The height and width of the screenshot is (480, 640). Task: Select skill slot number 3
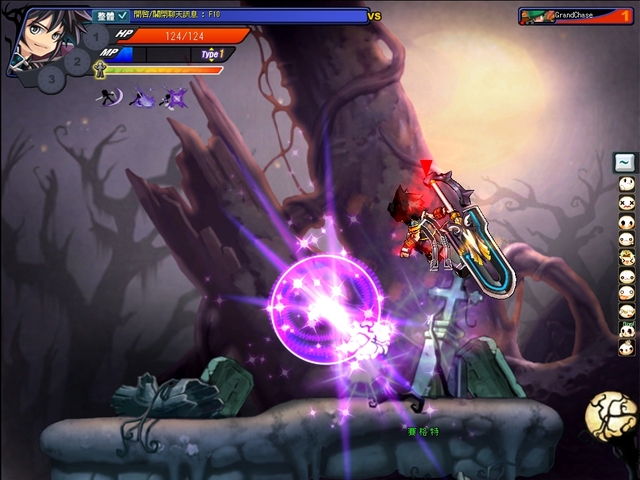pos(53,79)
